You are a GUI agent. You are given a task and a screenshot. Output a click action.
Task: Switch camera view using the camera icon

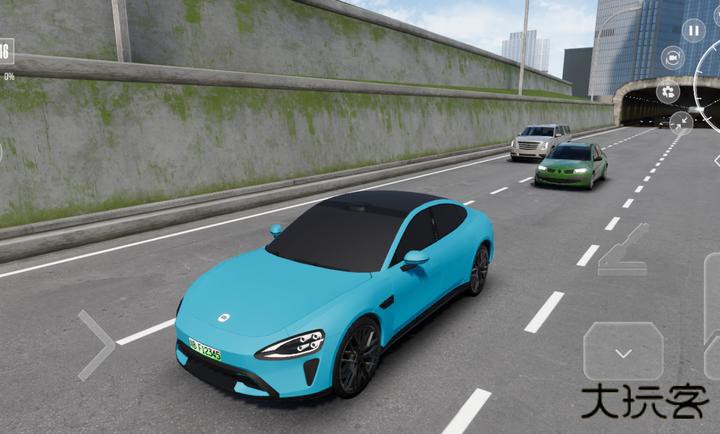coord(674,60)
